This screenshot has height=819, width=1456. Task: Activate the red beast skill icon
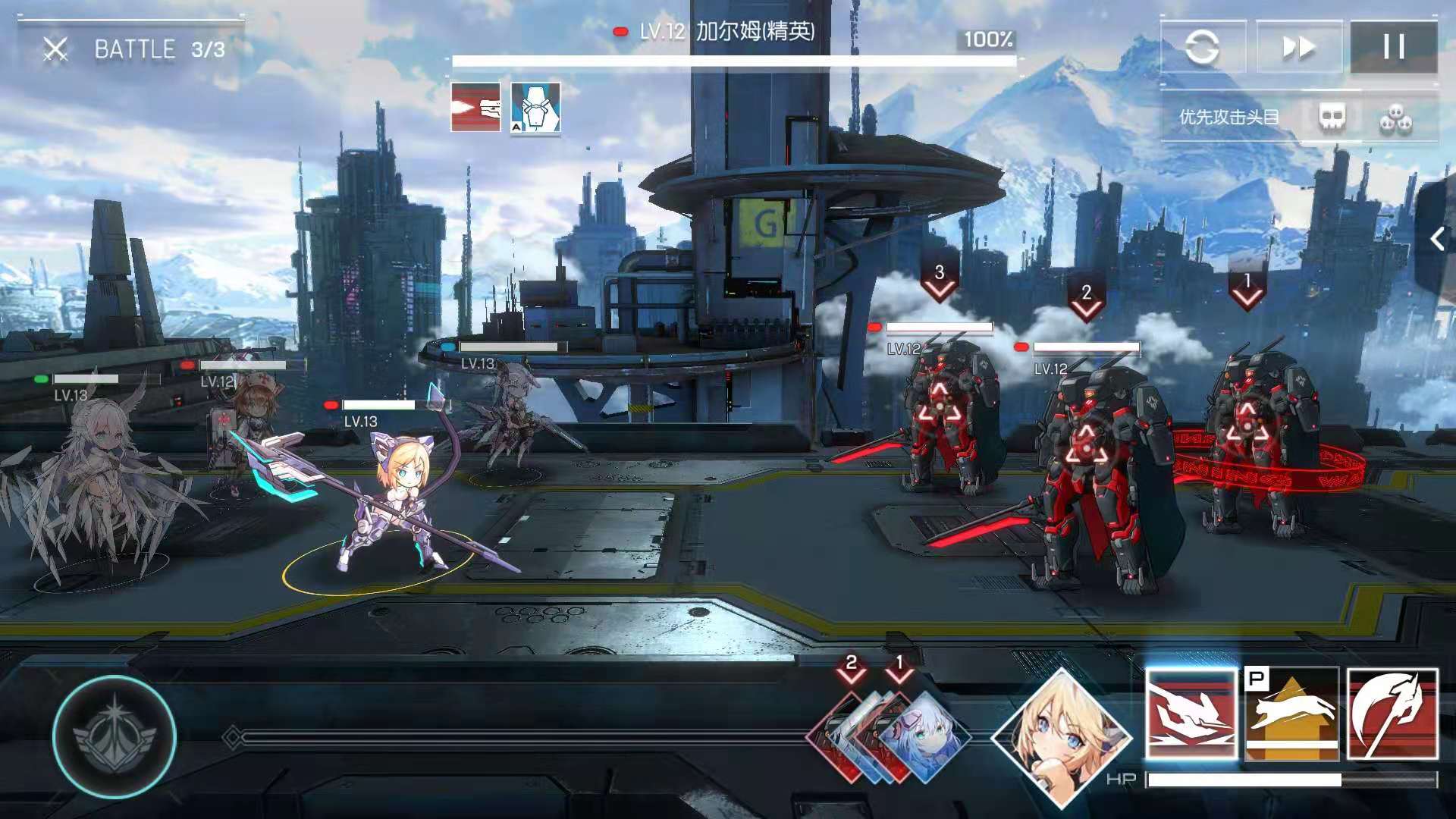[x=1191, y=714]
